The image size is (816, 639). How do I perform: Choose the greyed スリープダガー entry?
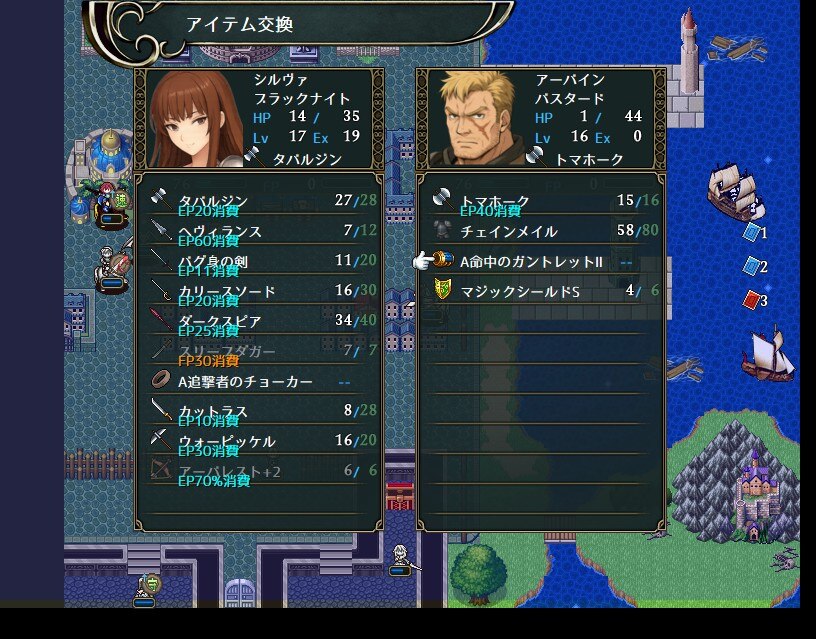[258, 351]
